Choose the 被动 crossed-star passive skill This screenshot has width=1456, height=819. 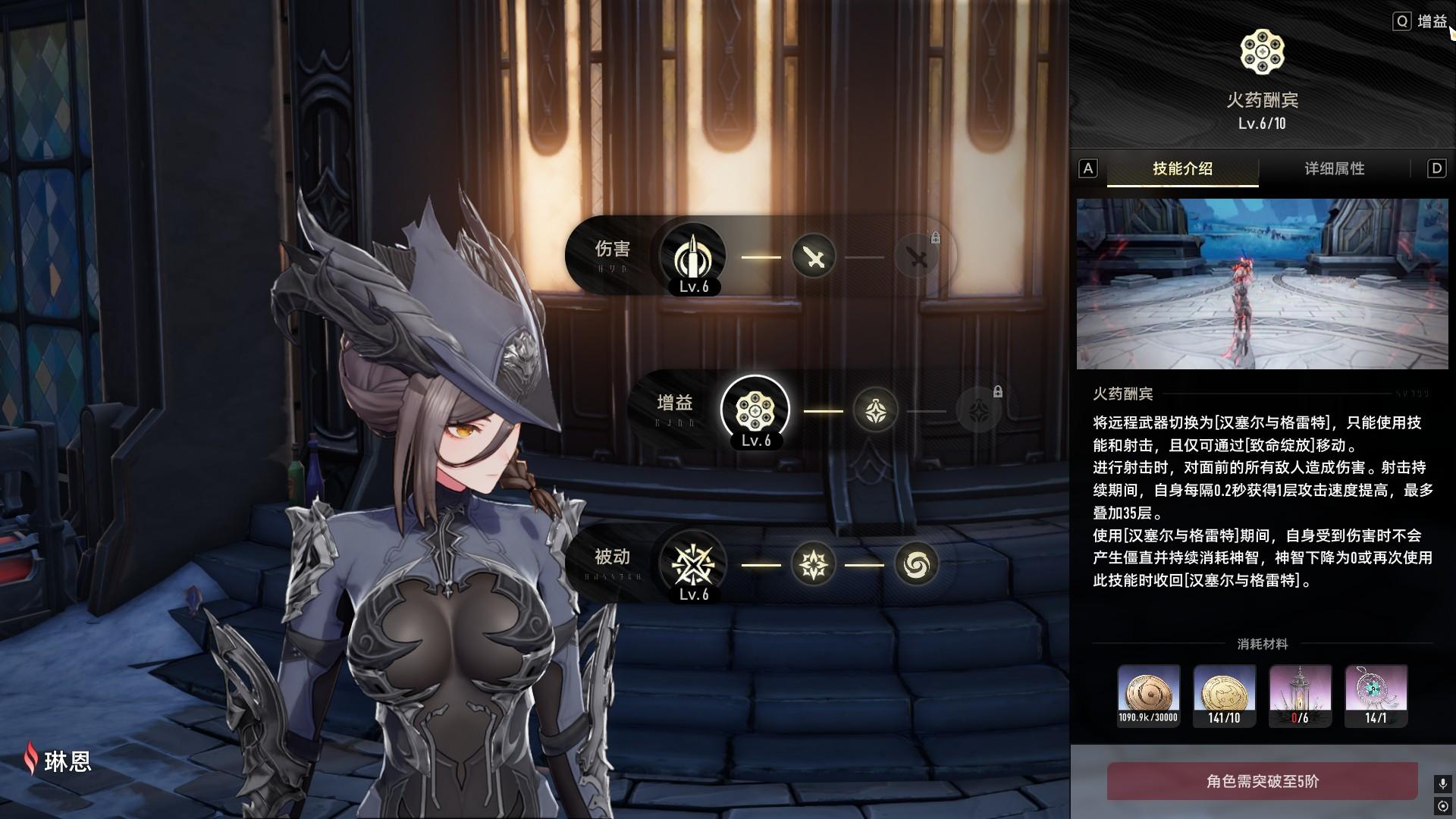tap(692, 564)
